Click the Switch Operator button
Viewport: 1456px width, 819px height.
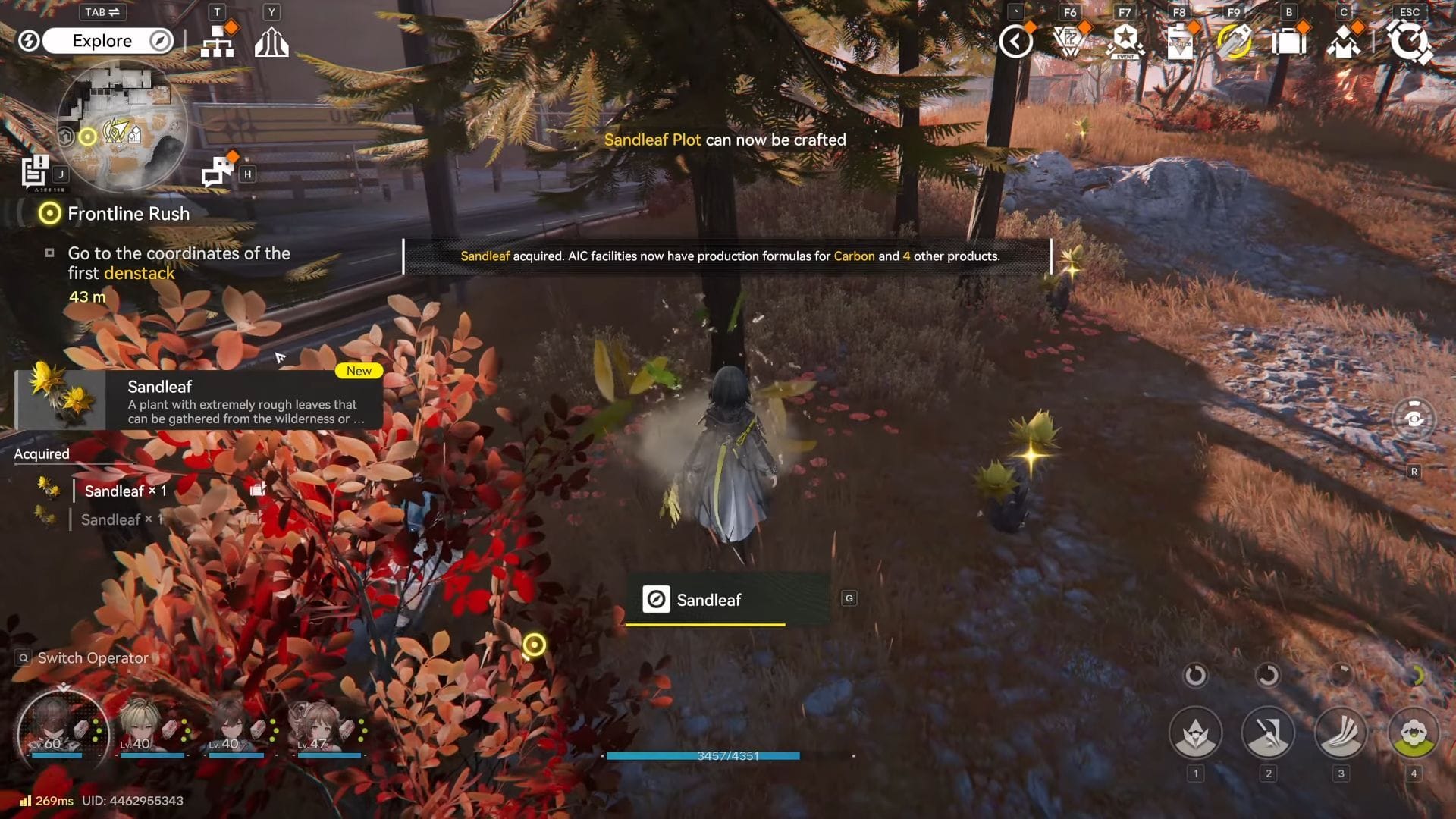(x=83, y=657)
